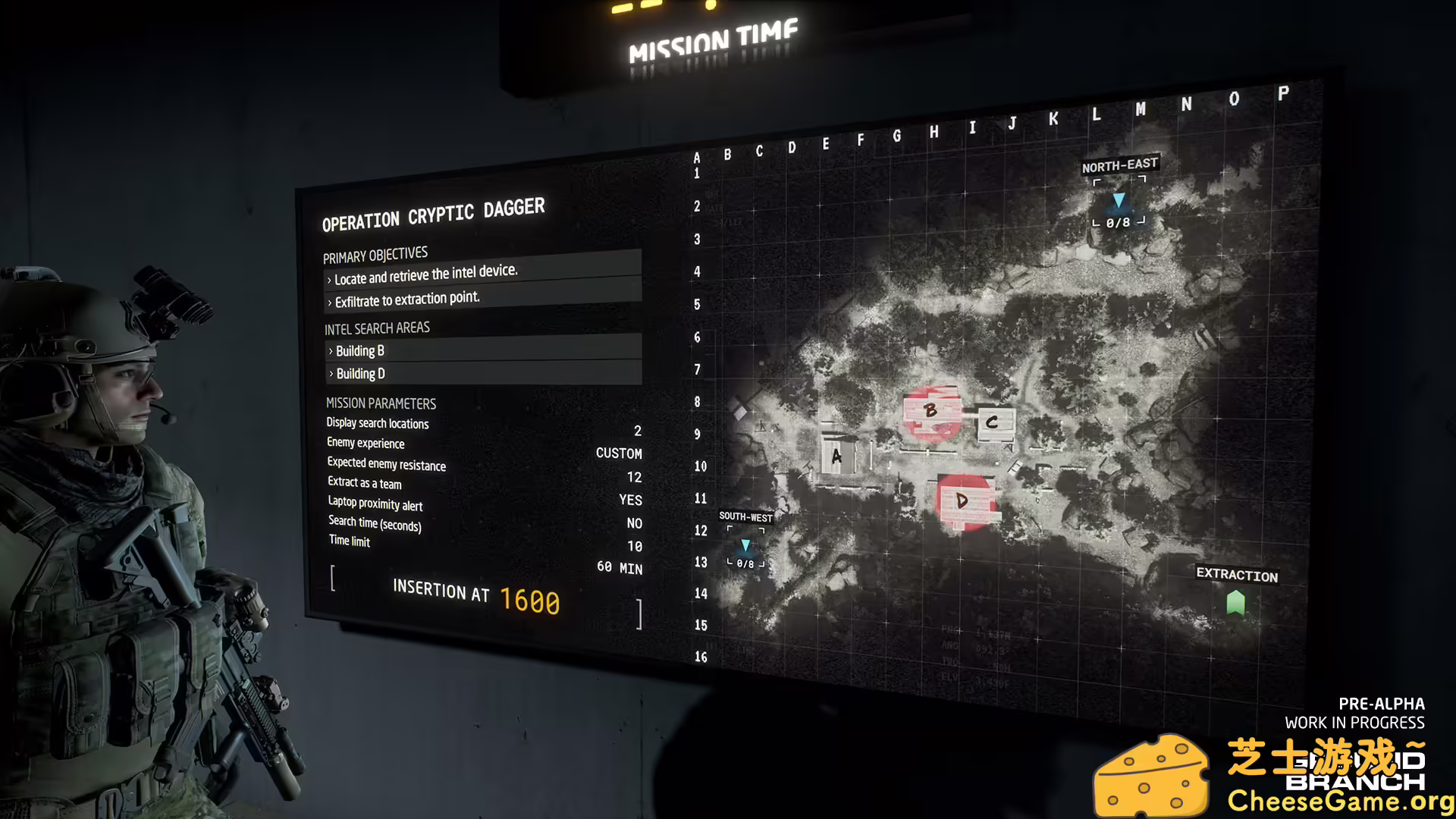Image resolution: width=1456 pixels, height=819 pixels.
Task: Click the green EXTRACTION marker on the map
Action: click(1236, 601)
